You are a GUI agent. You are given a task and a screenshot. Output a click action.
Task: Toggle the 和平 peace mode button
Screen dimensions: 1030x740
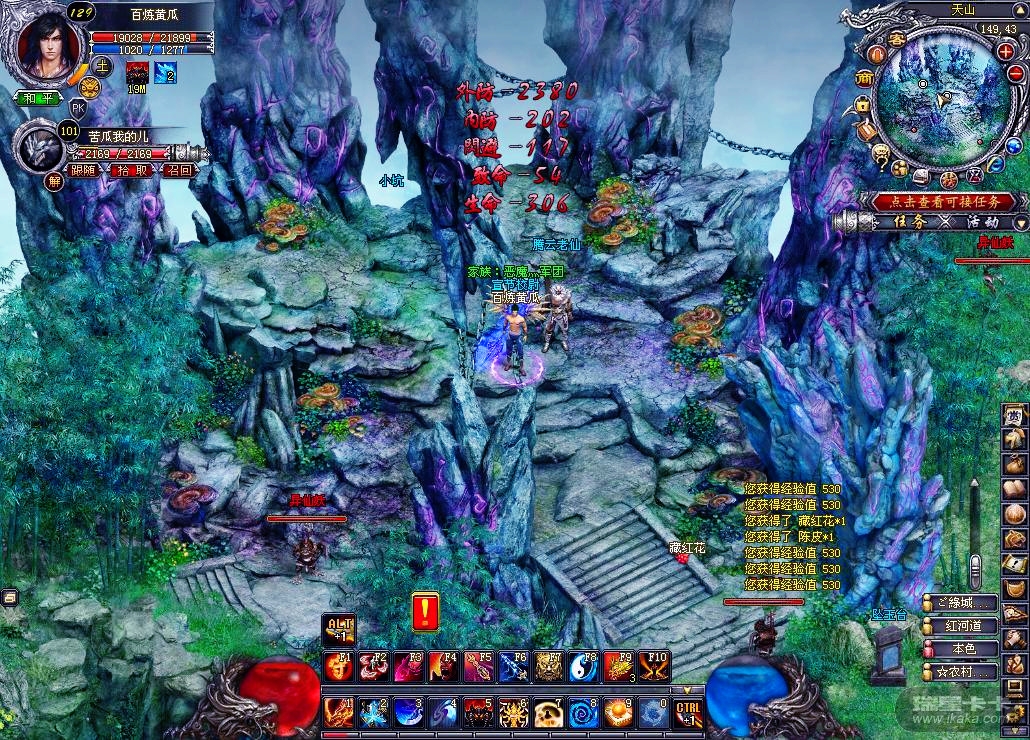pos(37,98)
